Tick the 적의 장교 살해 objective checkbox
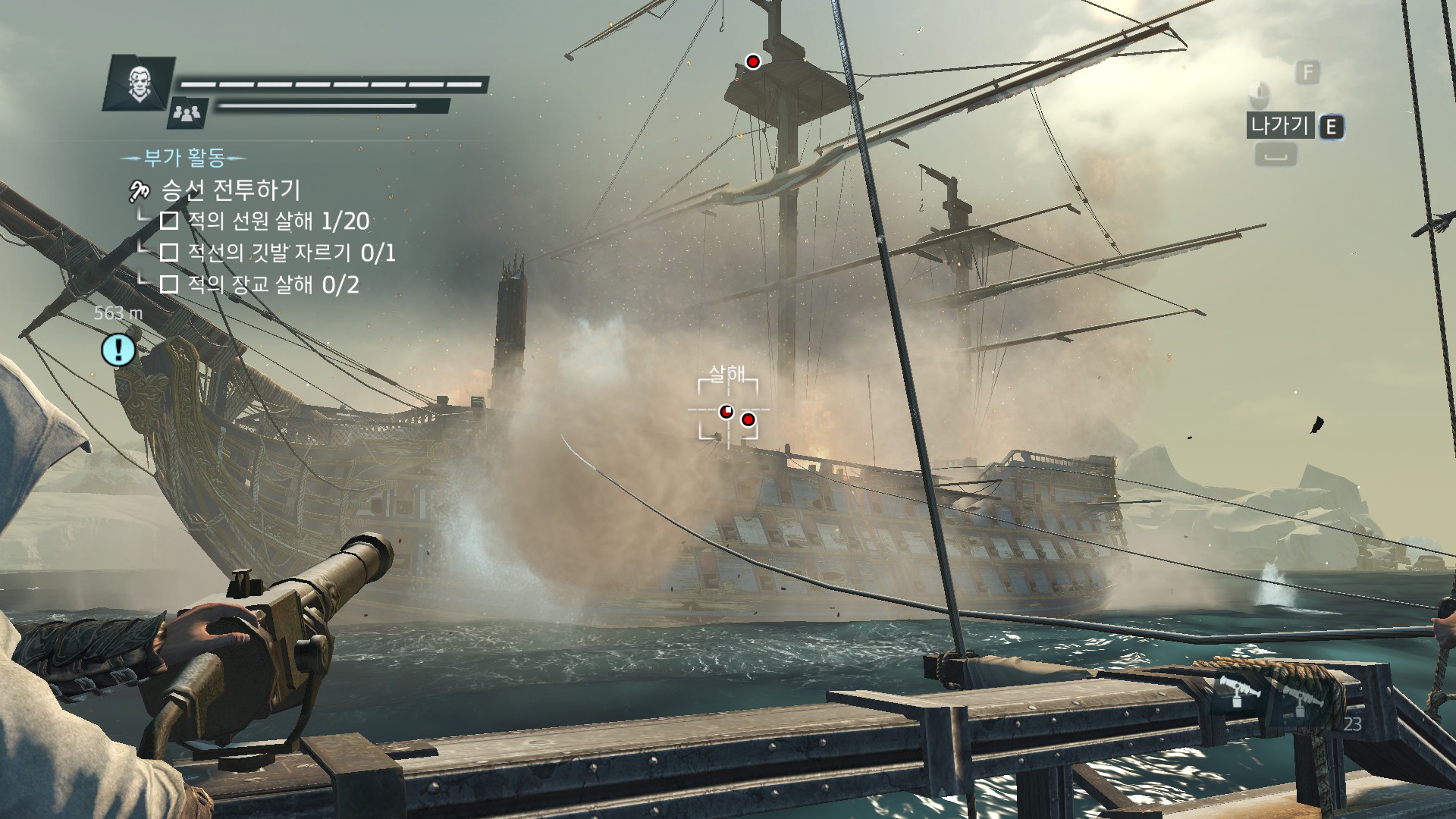The width and height of the screenshot is (1456, 819). pyautogui.click(x=169, y=284)
